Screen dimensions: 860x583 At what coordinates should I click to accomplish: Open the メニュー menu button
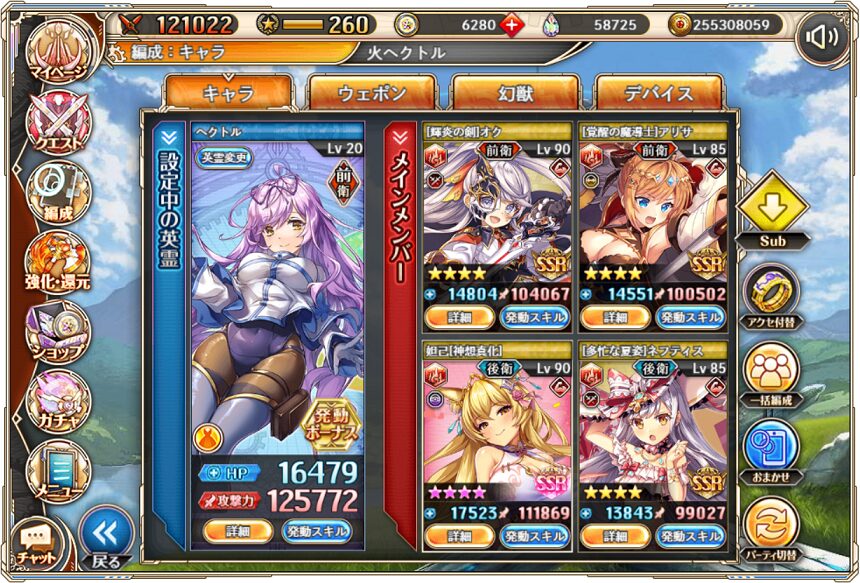pyautogui.click(x=57, y=470)
